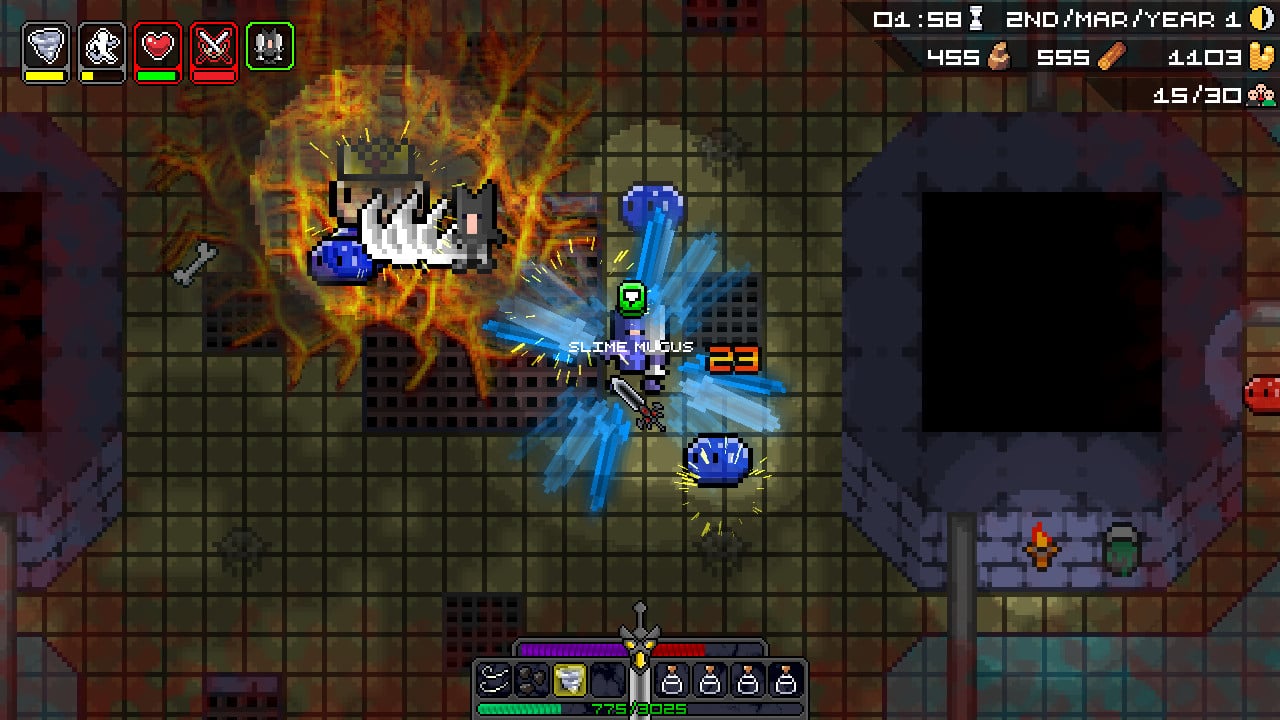1280x720 pixels.
Task: Click the red heart status icon
Action: pos(158,47)
